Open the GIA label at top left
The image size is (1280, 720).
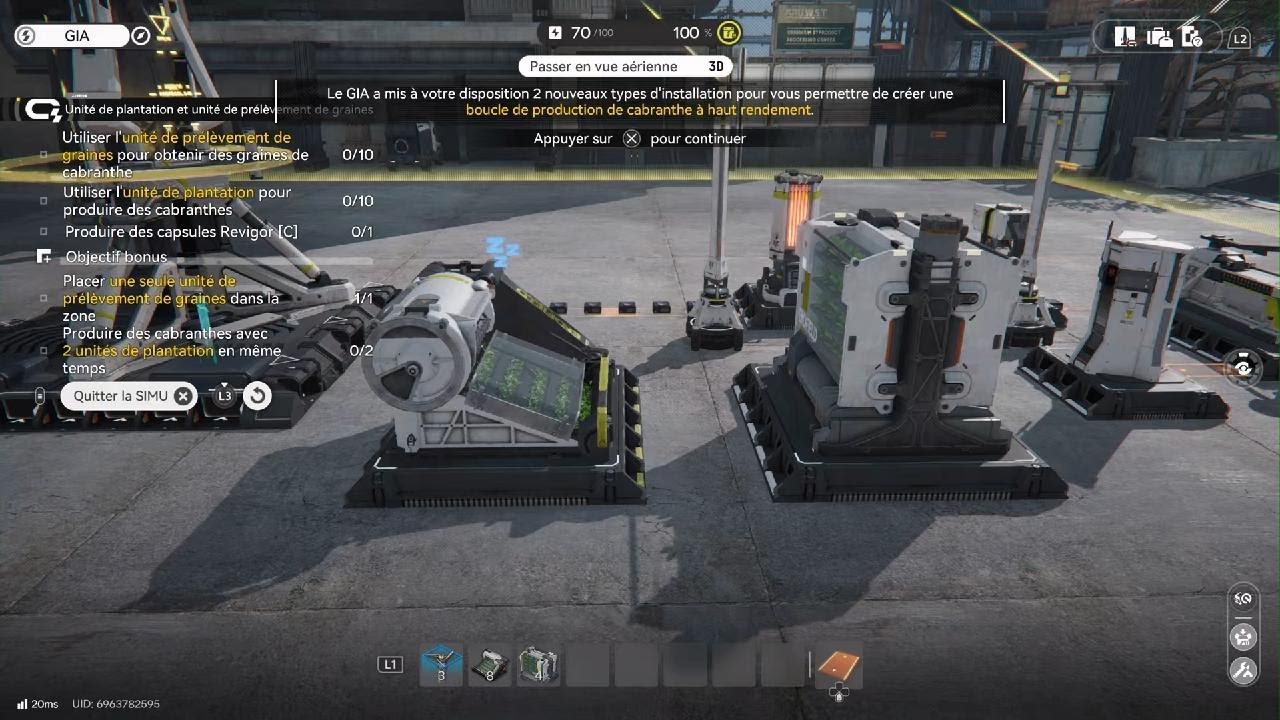pos(77,36)
